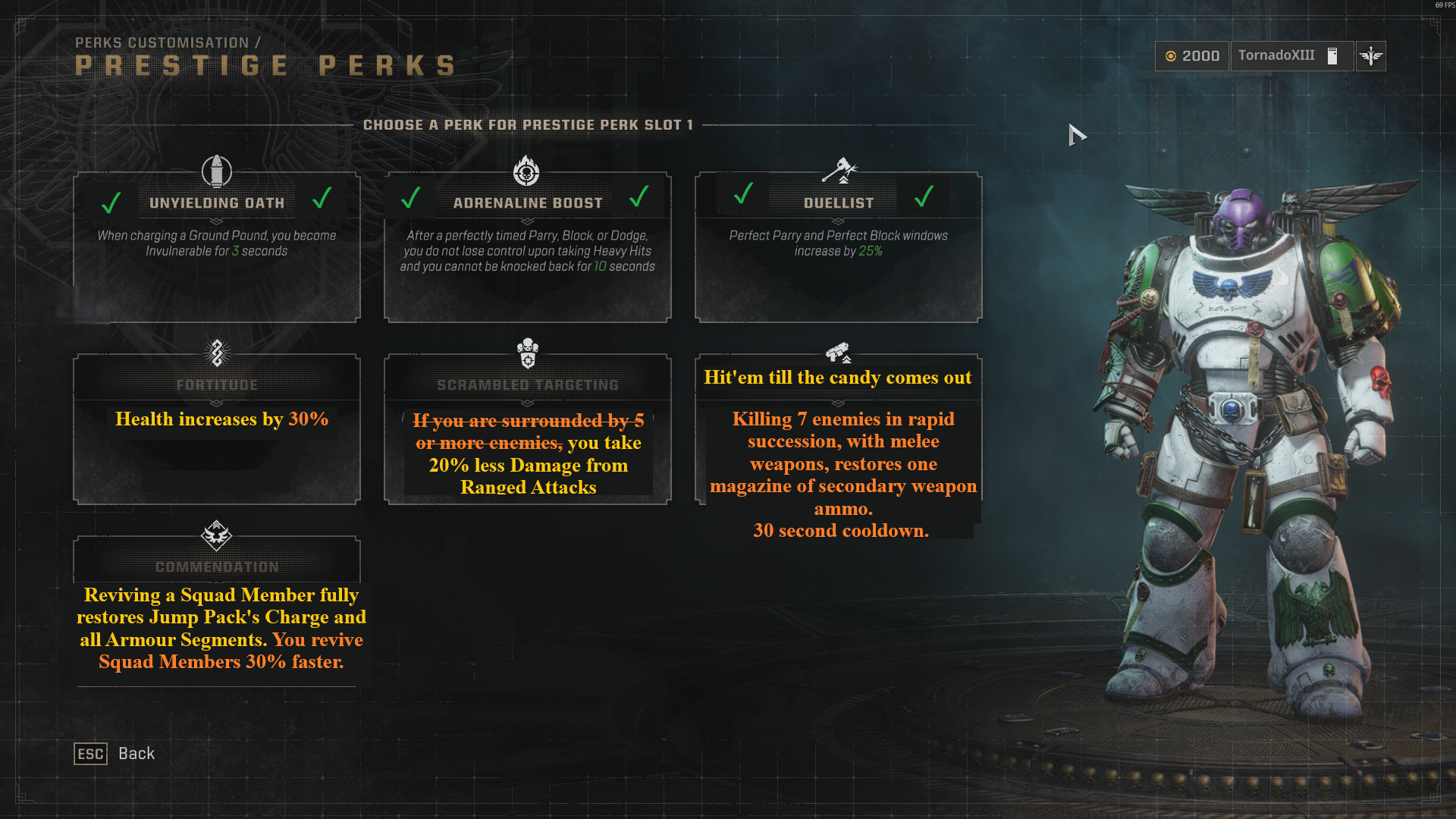The width and height of the screenshot is (1456, 819).
Task: Open the Prestige Perks heading
Action: point(265,65)
